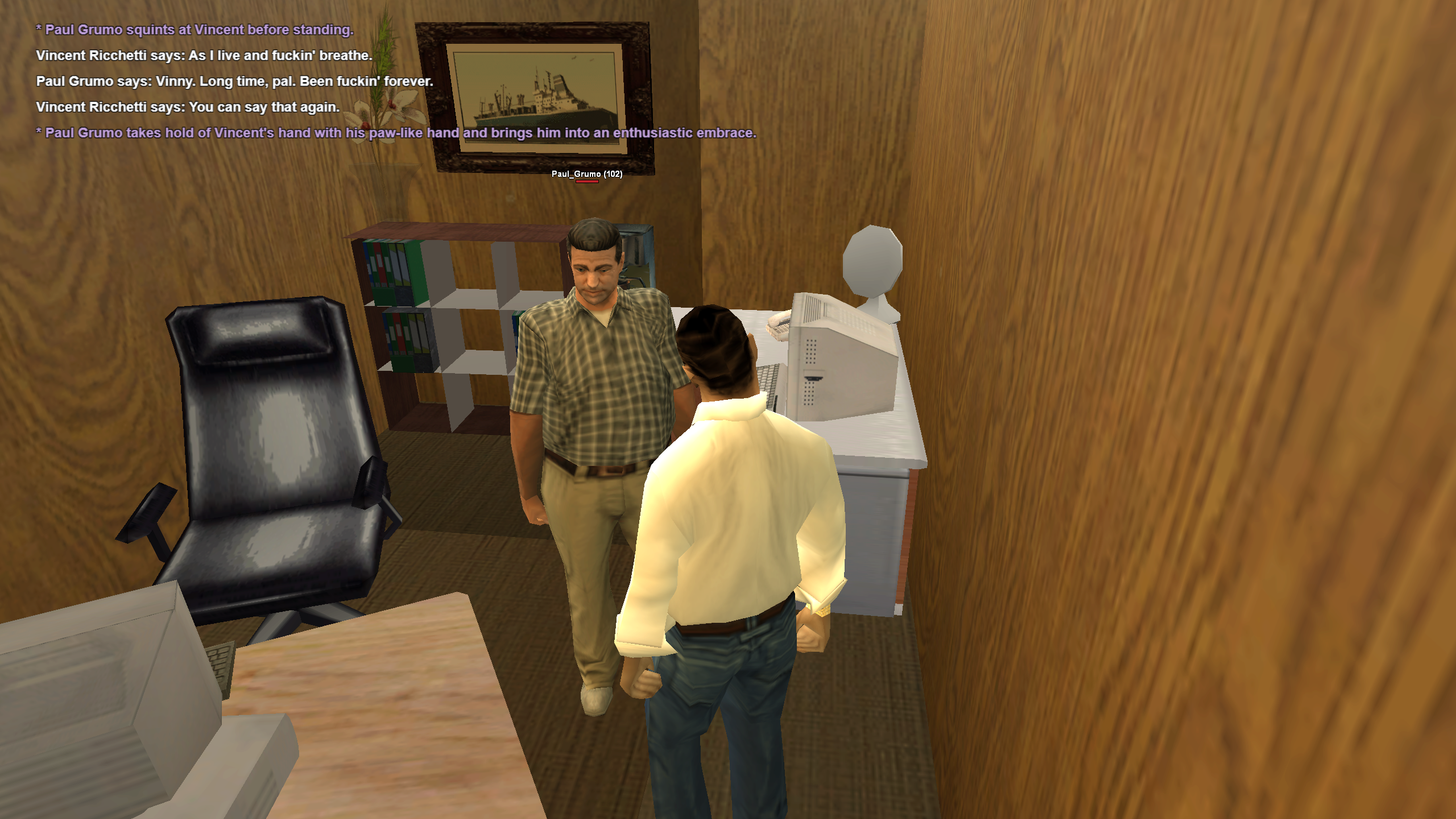1456x819 pixels.
Task: Click the Paul_Grumo nametag above his head
Action: click(586, 176)
